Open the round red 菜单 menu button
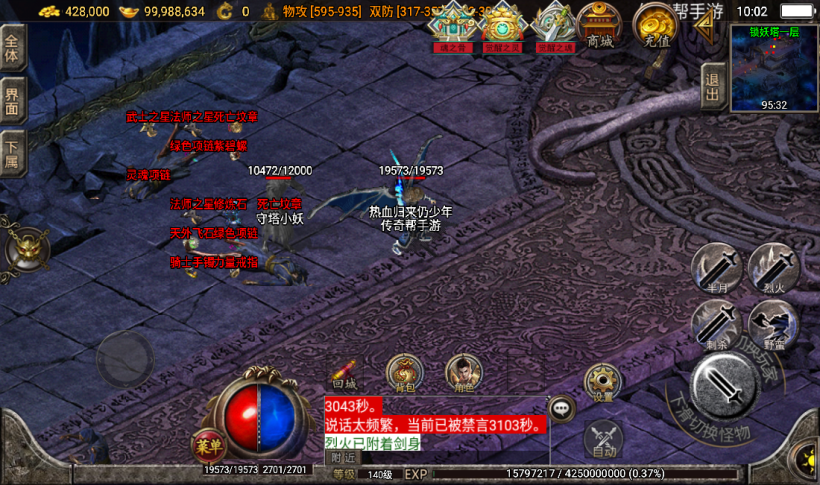The height and width of the screenshot is (485, 820). 207,445
